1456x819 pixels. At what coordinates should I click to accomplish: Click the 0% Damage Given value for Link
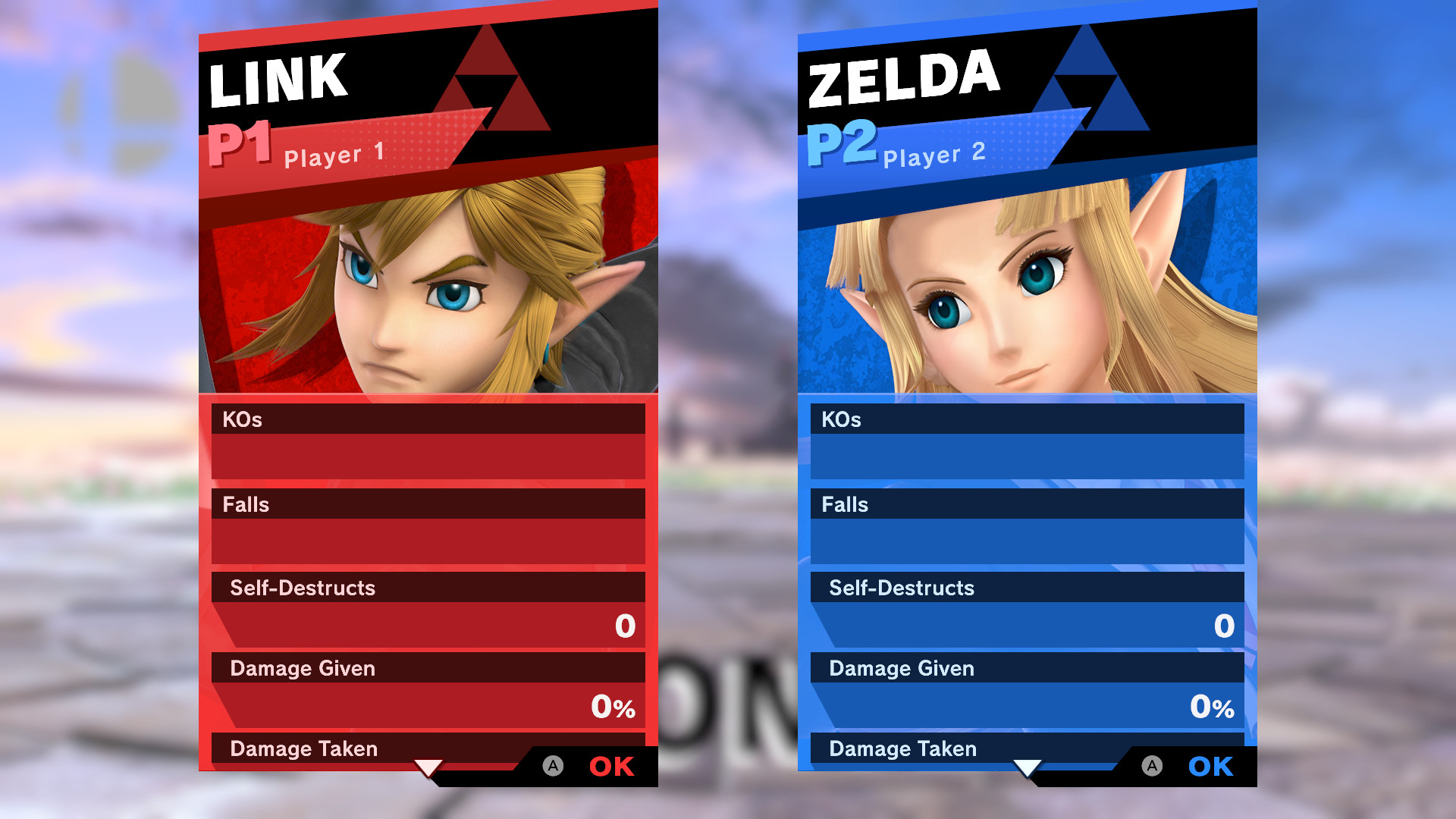click(611, 707)
